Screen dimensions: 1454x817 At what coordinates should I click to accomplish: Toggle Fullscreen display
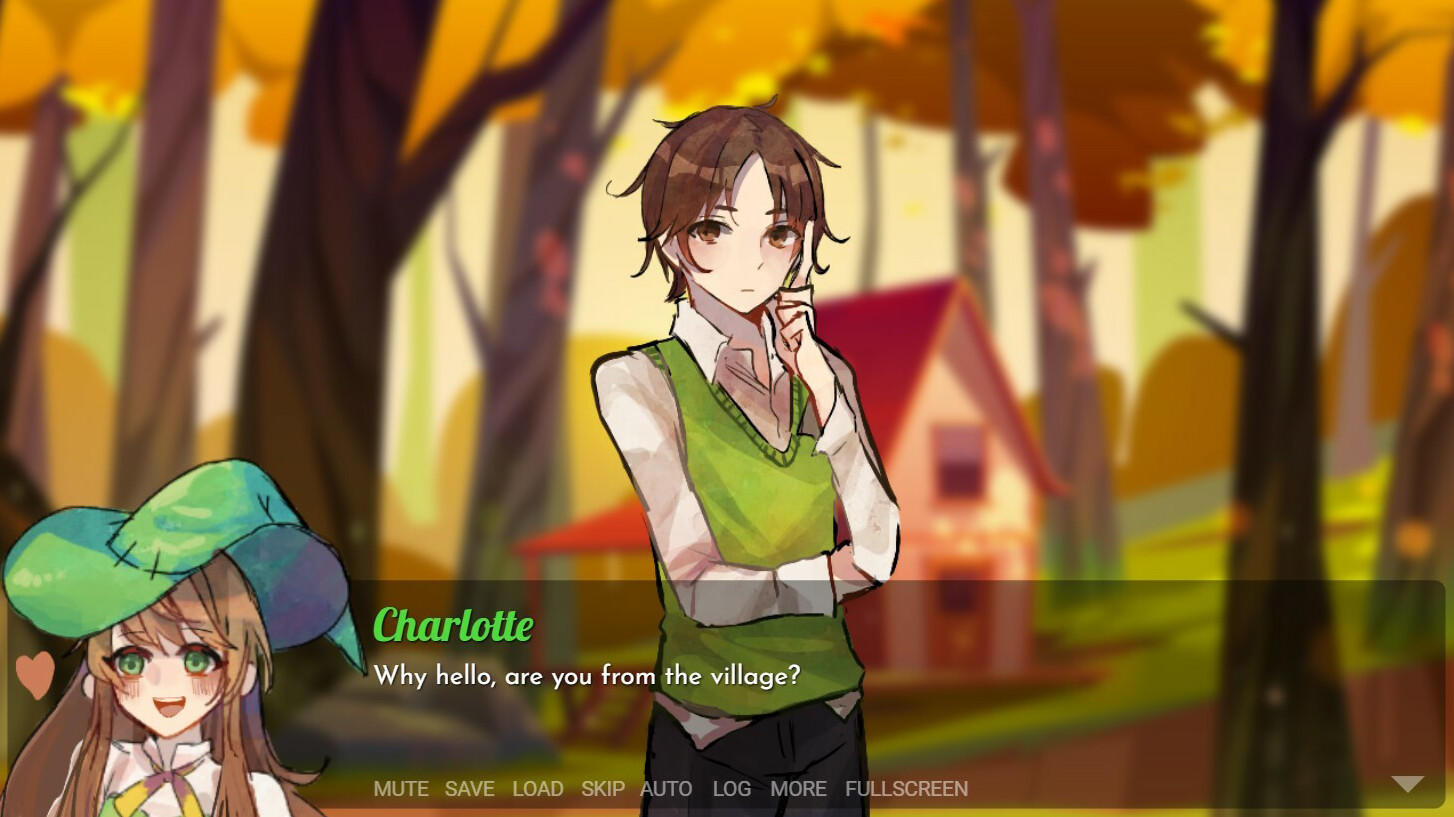tap(905, 789)
